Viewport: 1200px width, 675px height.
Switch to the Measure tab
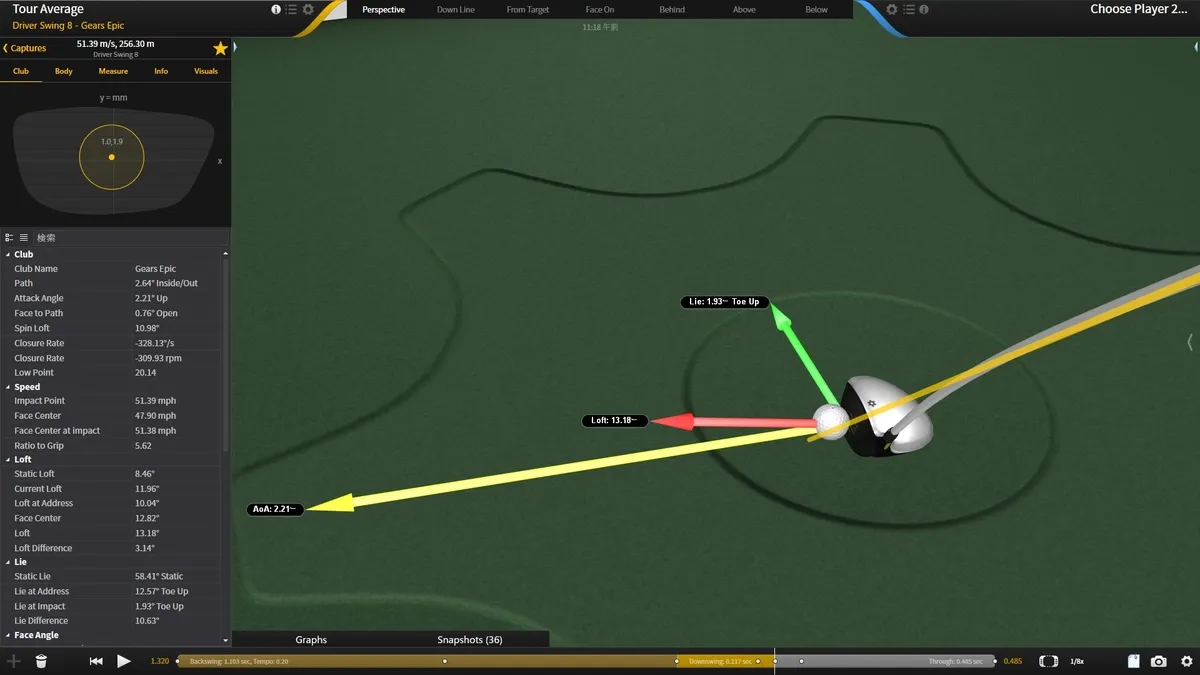pyautogui.click(x=113, y=72)
